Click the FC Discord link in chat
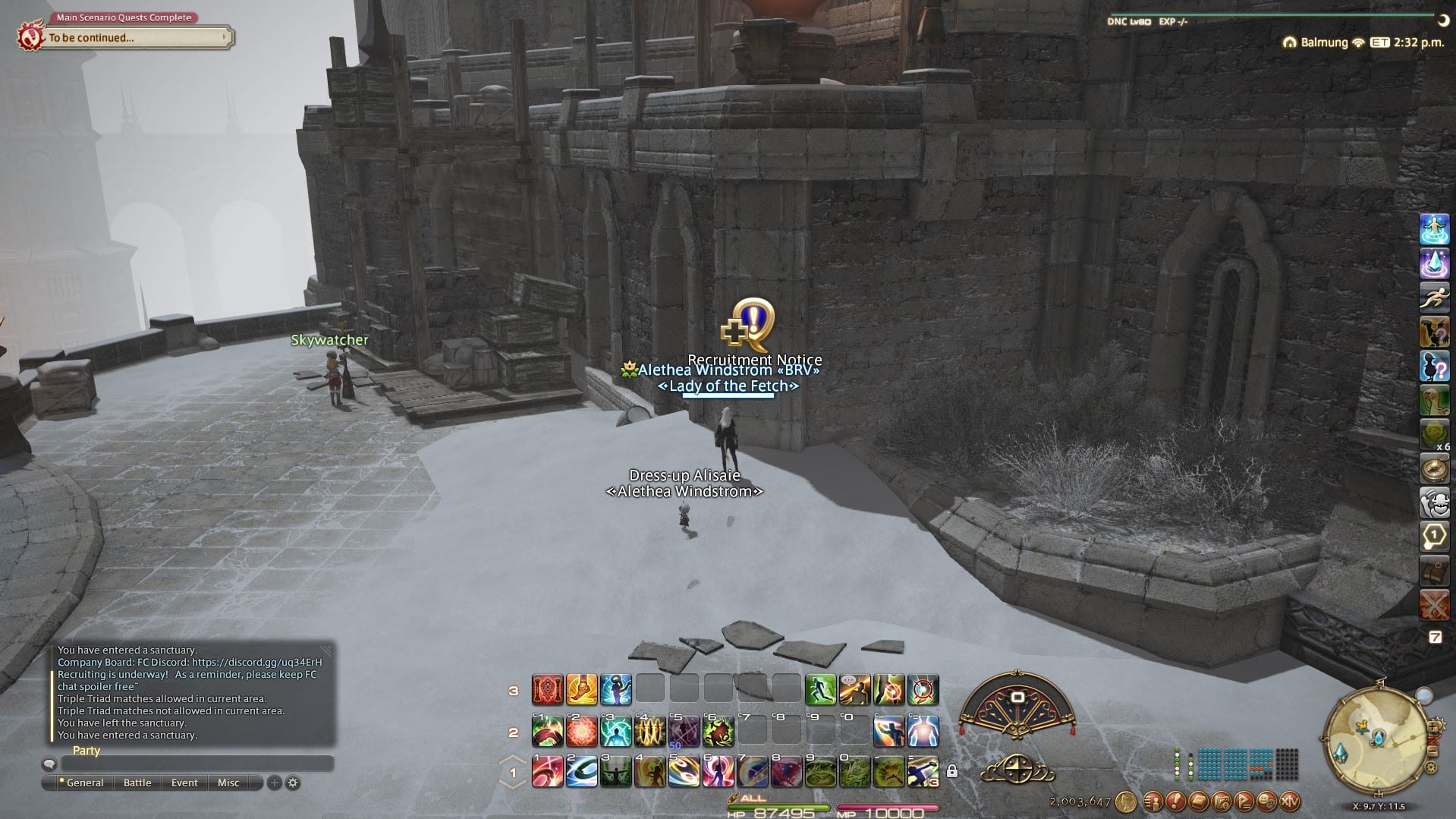 click(262, 661)
